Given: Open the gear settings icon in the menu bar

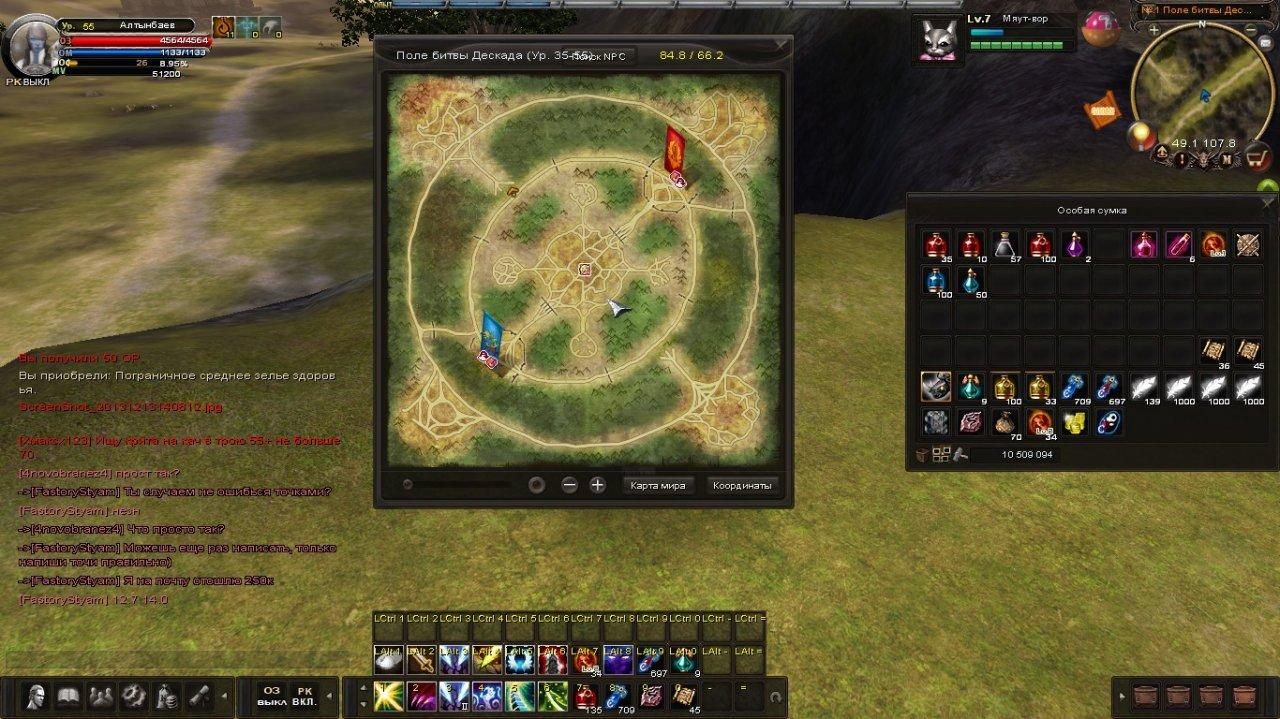Looking at the screenshot, I should point(133,694).
